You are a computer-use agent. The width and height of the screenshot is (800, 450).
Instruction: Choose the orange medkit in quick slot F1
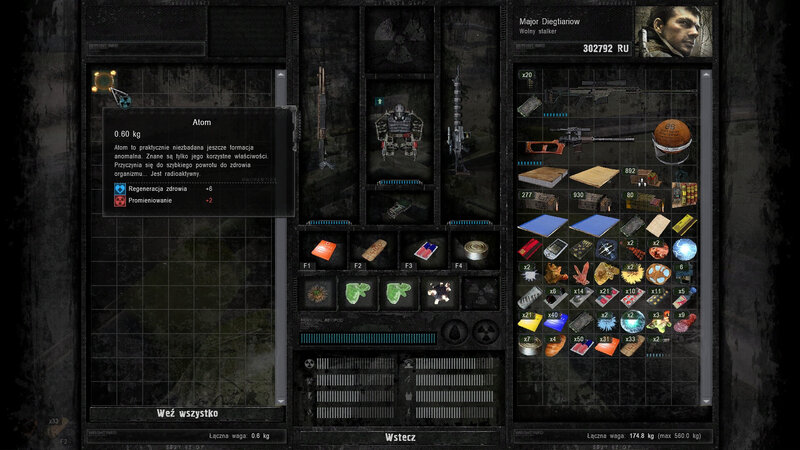(x=323, y=249)
